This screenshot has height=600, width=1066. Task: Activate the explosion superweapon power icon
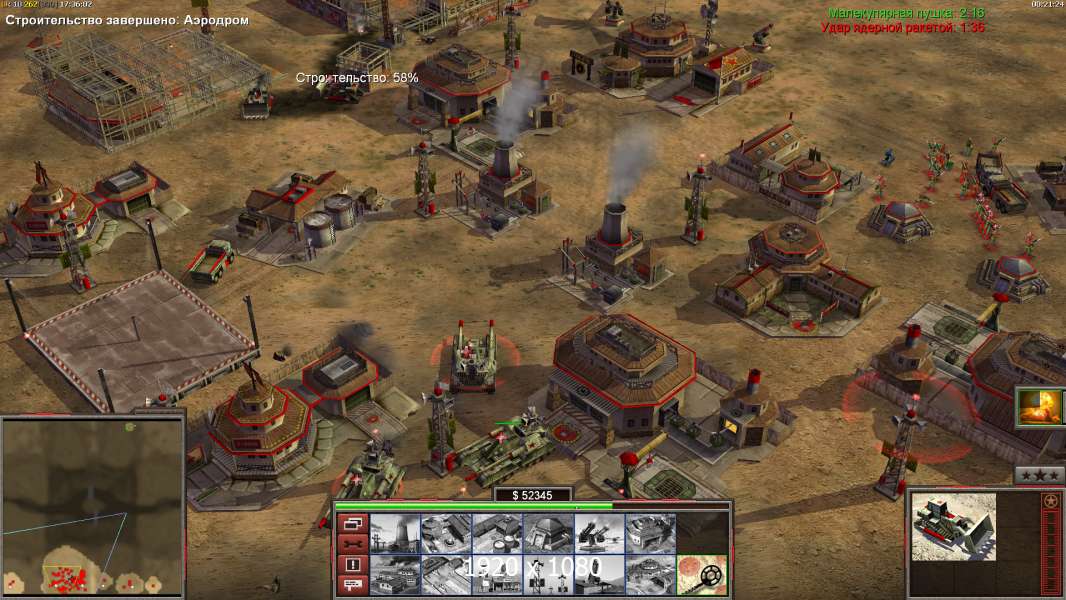pos(1039,407)
